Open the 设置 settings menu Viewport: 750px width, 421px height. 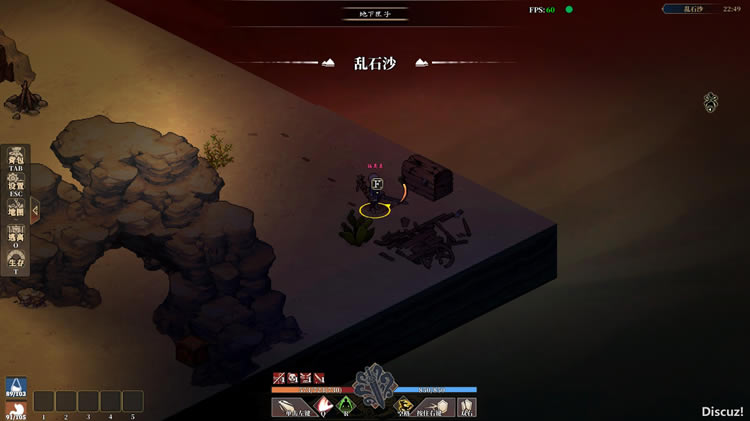[16, 188]
